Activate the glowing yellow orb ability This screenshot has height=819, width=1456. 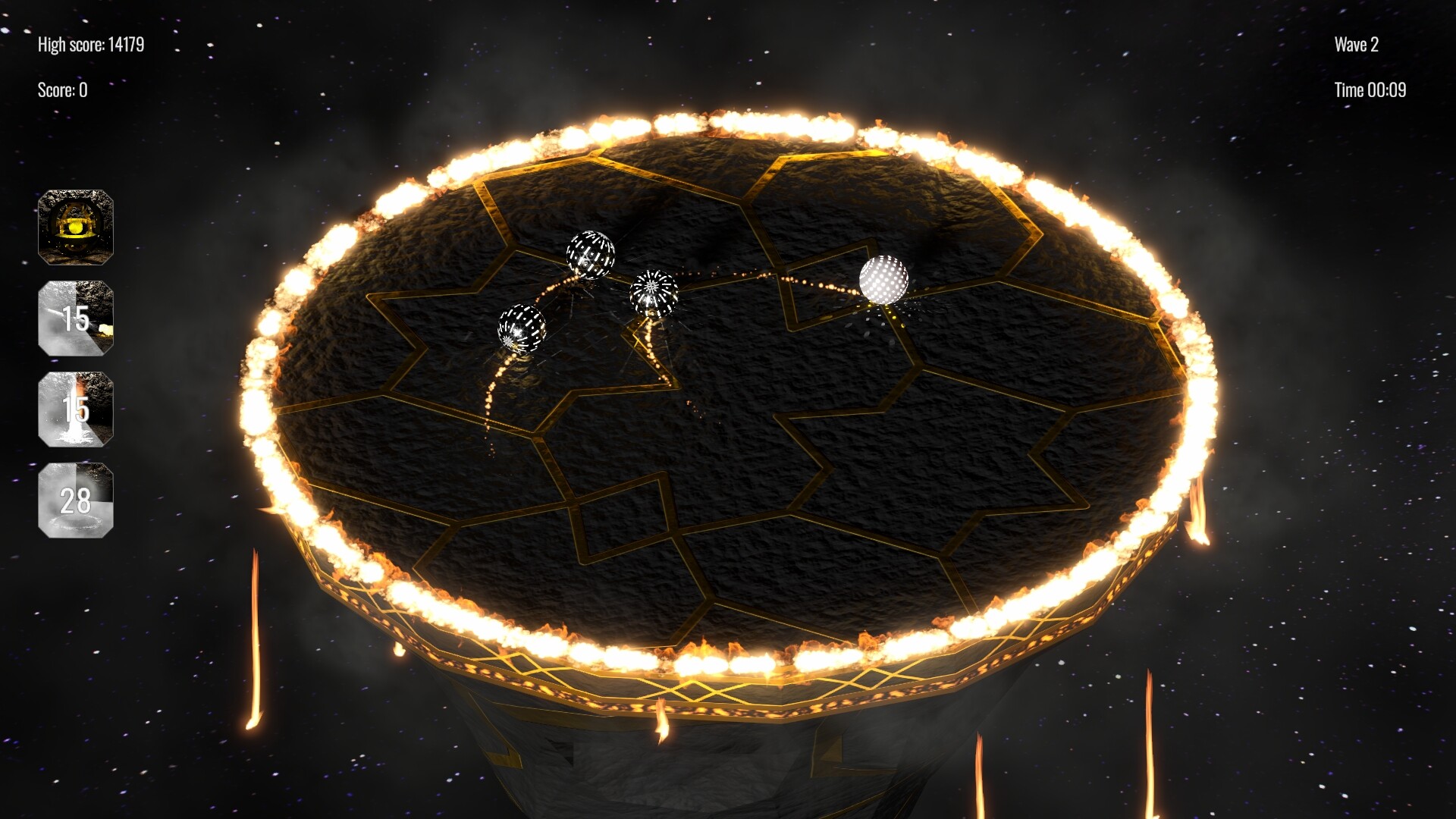tap(76, 227)
